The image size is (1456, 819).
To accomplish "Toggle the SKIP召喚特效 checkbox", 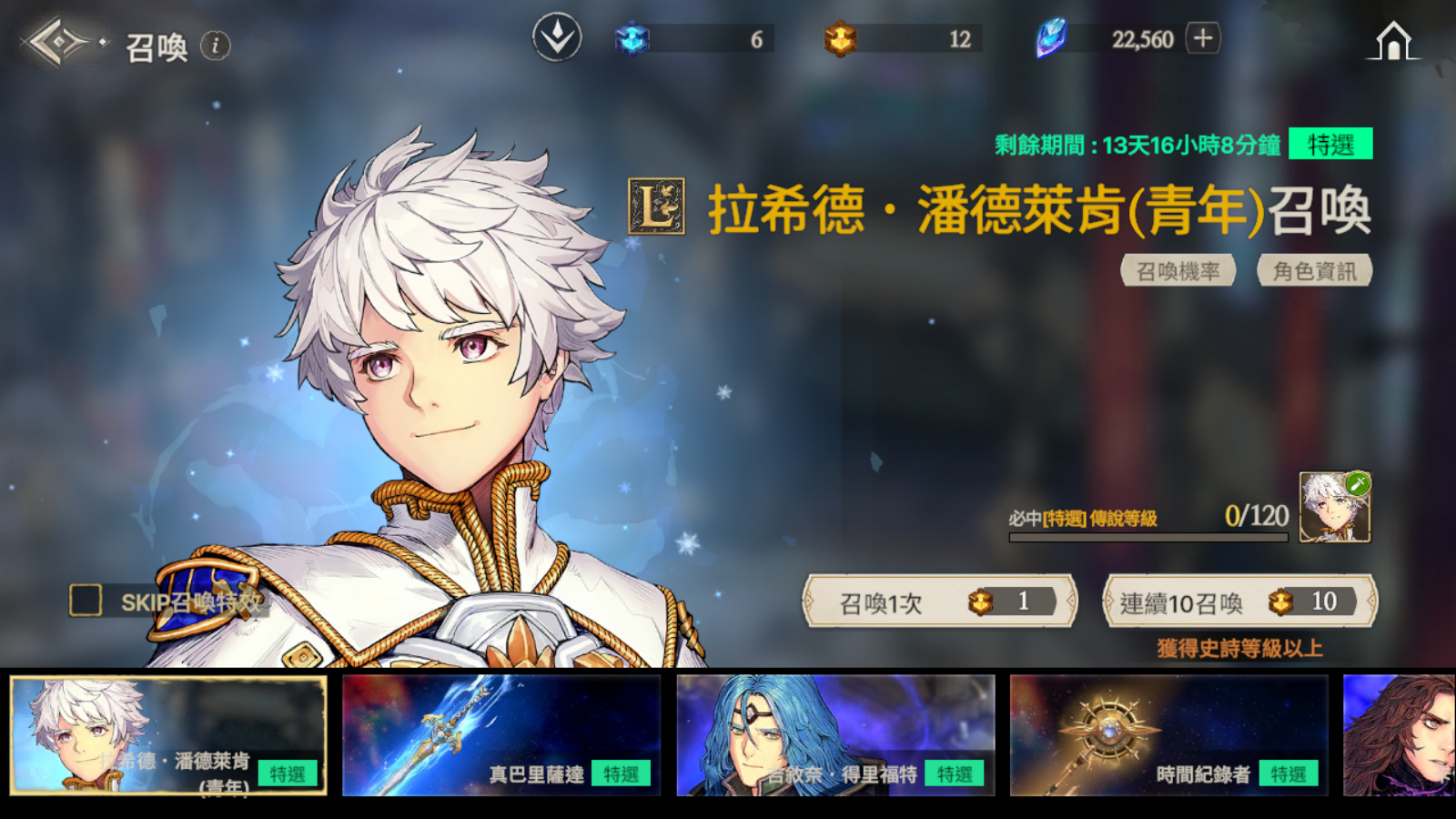I will (86, 601).
